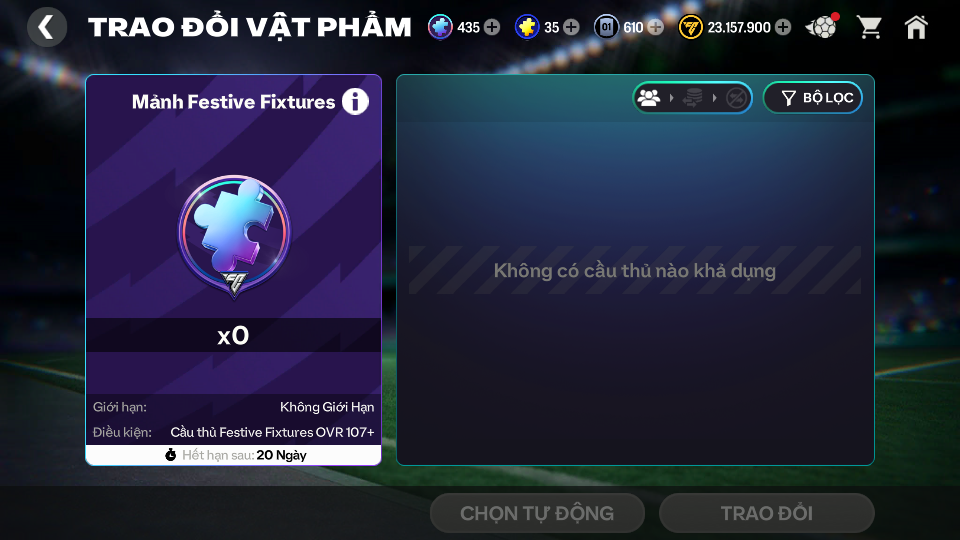Screen dimensions: 960x540
Task: Confirm with the Trao Đổi button
Action: (x=766, y=513)
